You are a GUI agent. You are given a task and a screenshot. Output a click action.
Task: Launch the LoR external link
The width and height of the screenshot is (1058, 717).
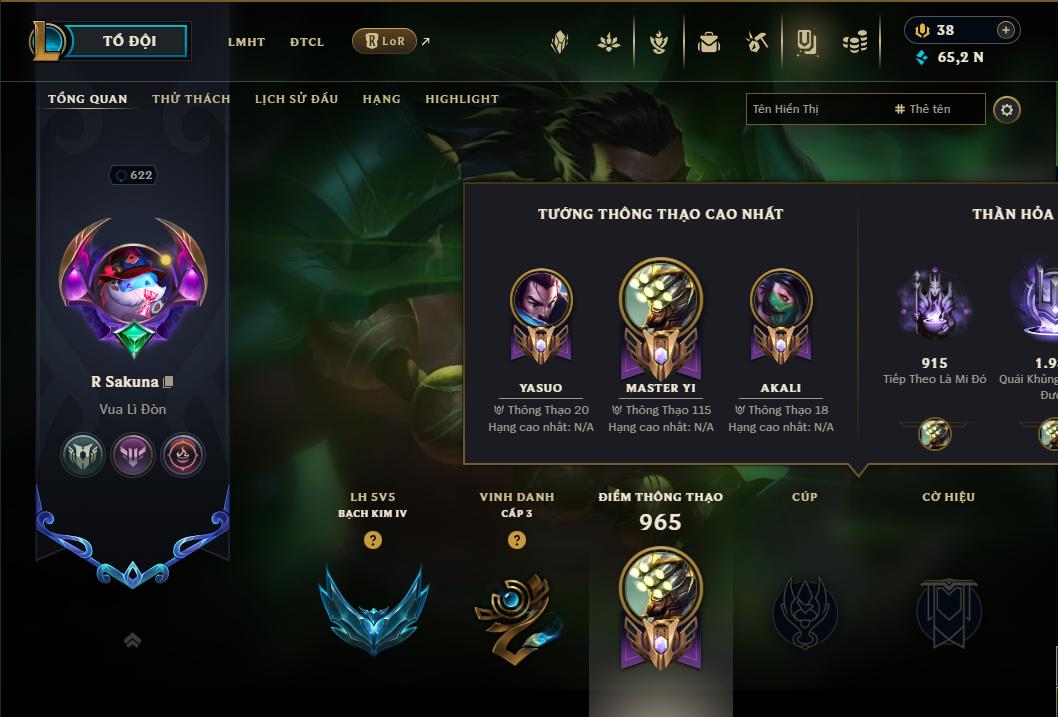385,41
